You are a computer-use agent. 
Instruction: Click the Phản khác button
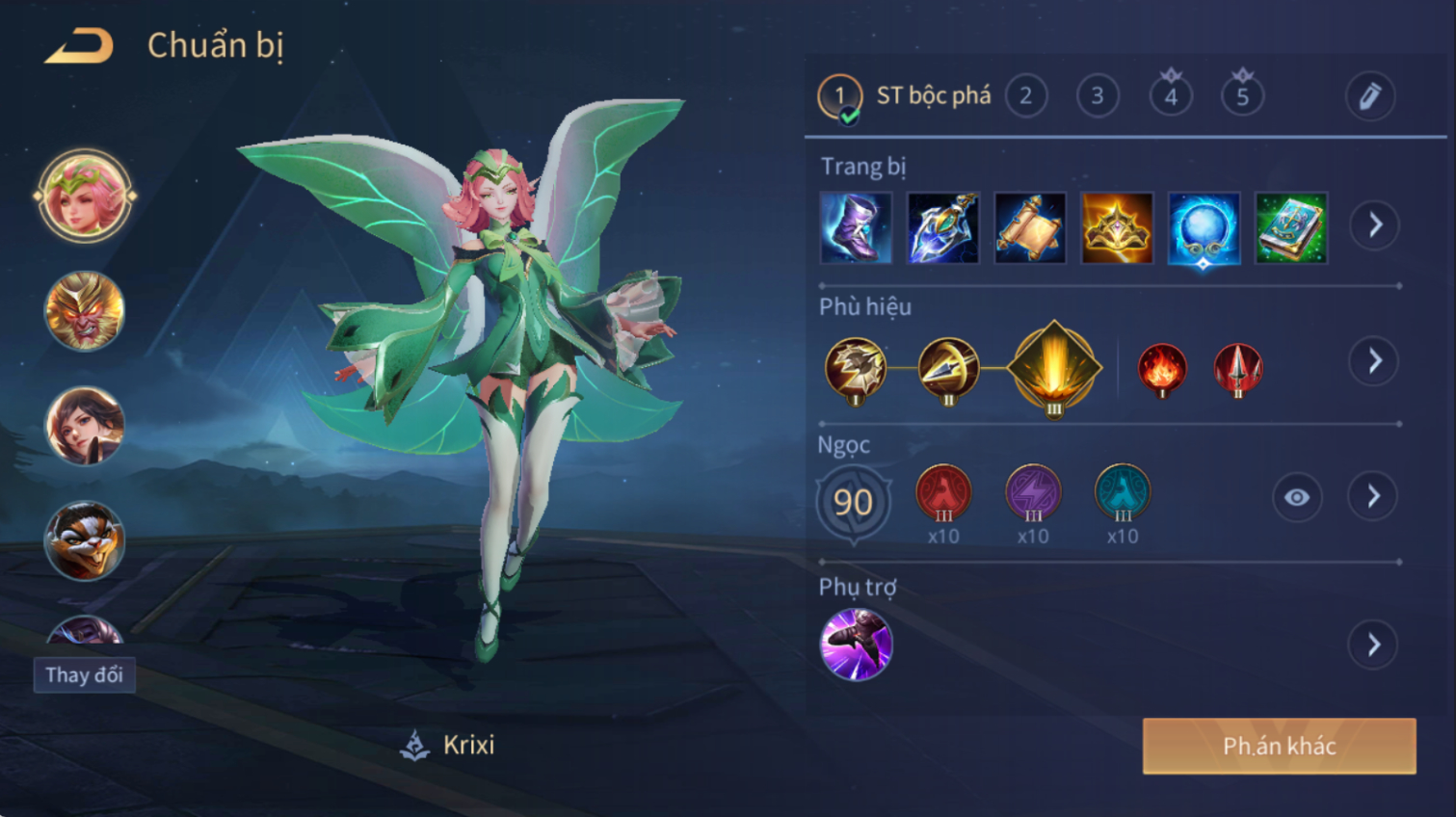pos(1279,746)
